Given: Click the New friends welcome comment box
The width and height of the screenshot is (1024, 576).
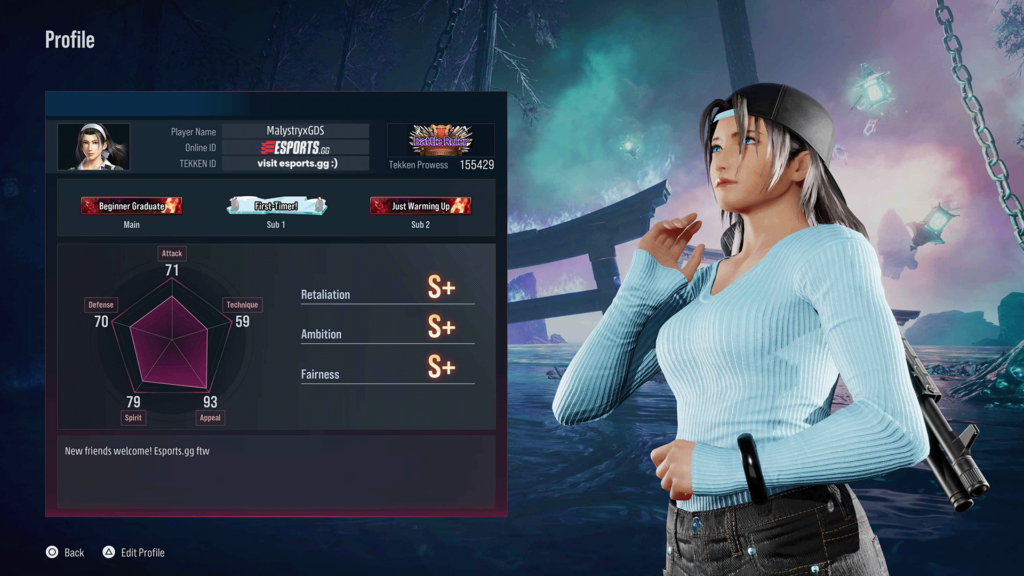Looking at the screenshot, I should pos(276,470).
